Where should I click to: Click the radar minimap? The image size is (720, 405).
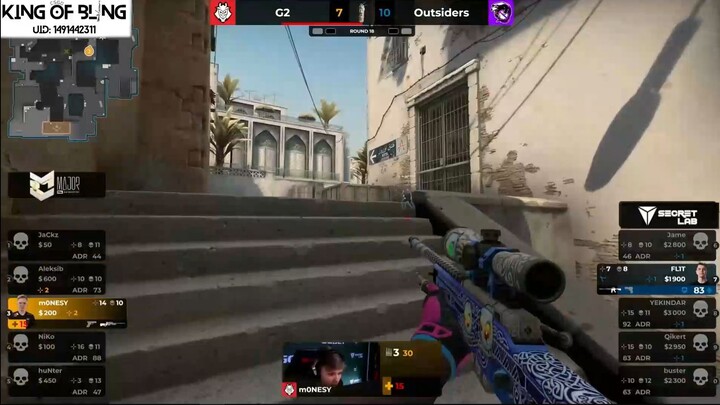click(x=70, y=86)
